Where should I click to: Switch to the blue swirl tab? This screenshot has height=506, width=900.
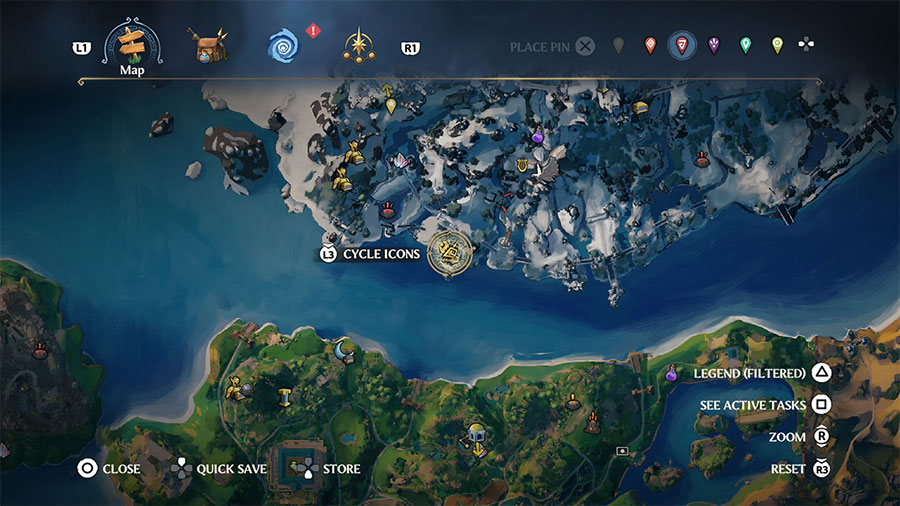tap(284, 45)
